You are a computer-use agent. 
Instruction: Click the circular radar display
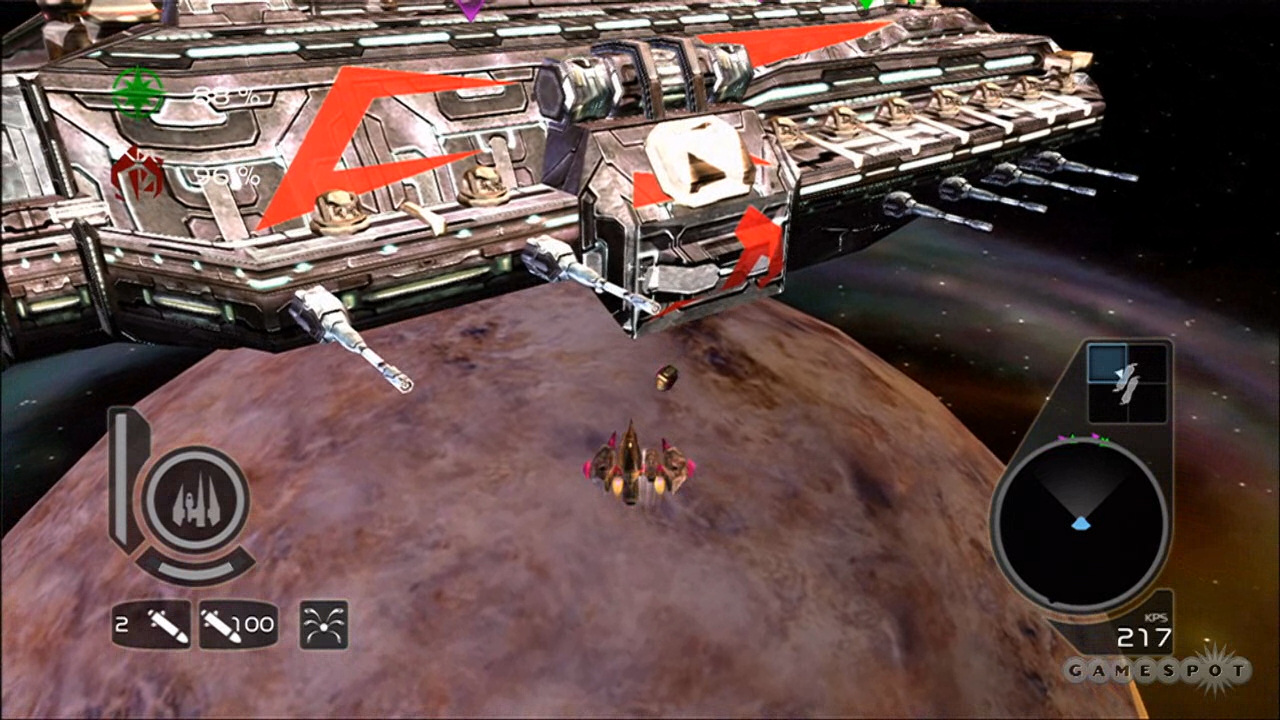[1080, 524]
